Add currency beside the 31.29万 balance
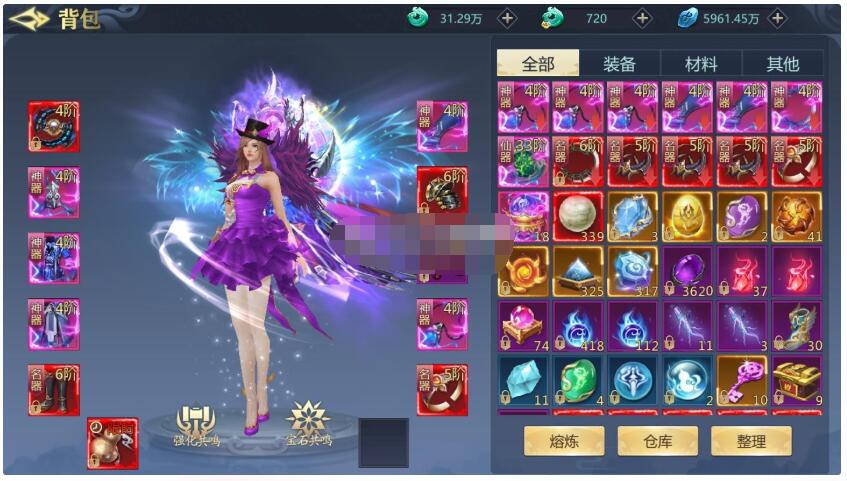Viewport: 847px width, 481px height. coord(508,18)
